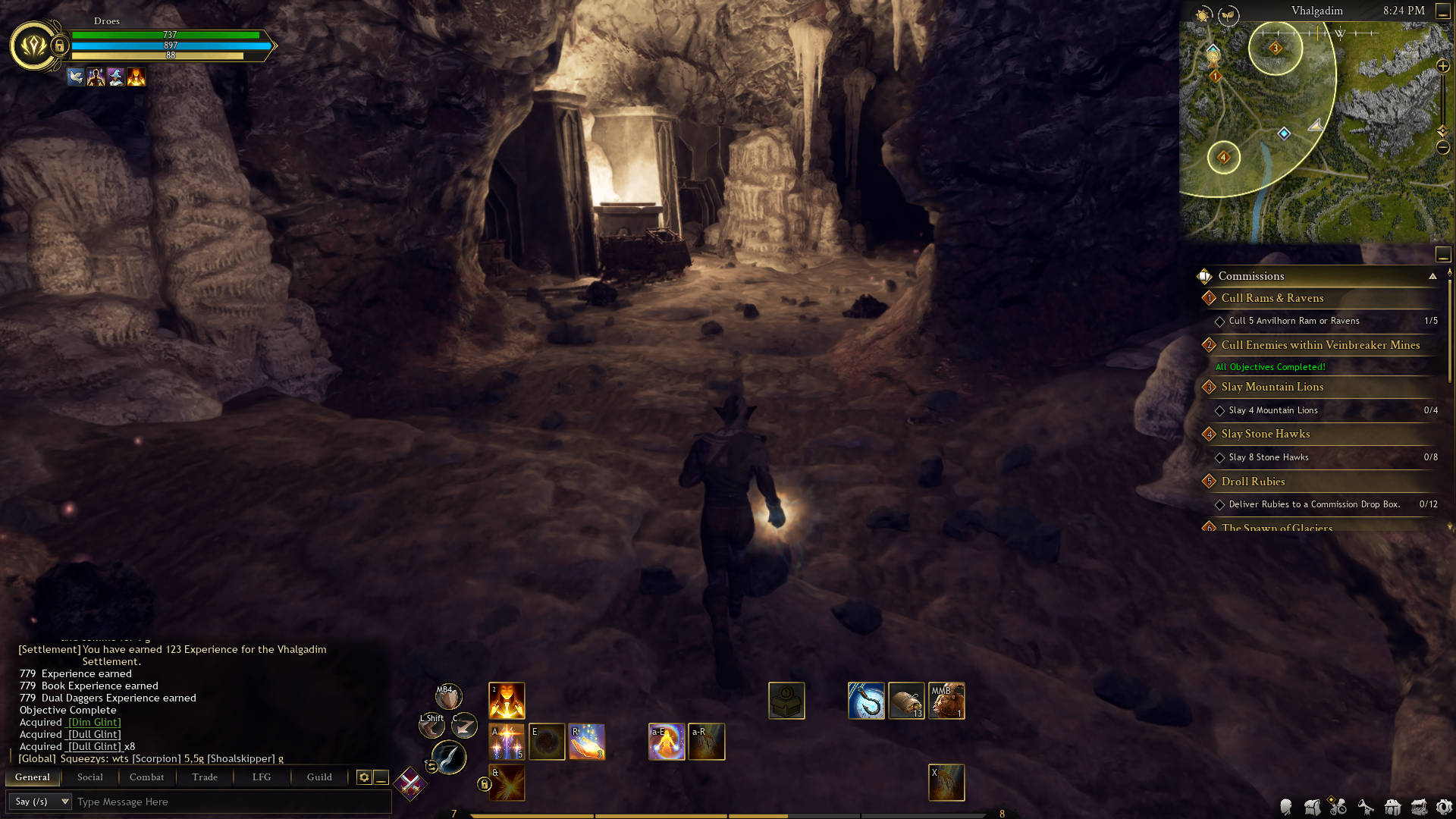Image resolution: width=1456 pixels, height=819 pixels.
Task: Open the Guild chat tab
Action: click(x=319, y=777)
